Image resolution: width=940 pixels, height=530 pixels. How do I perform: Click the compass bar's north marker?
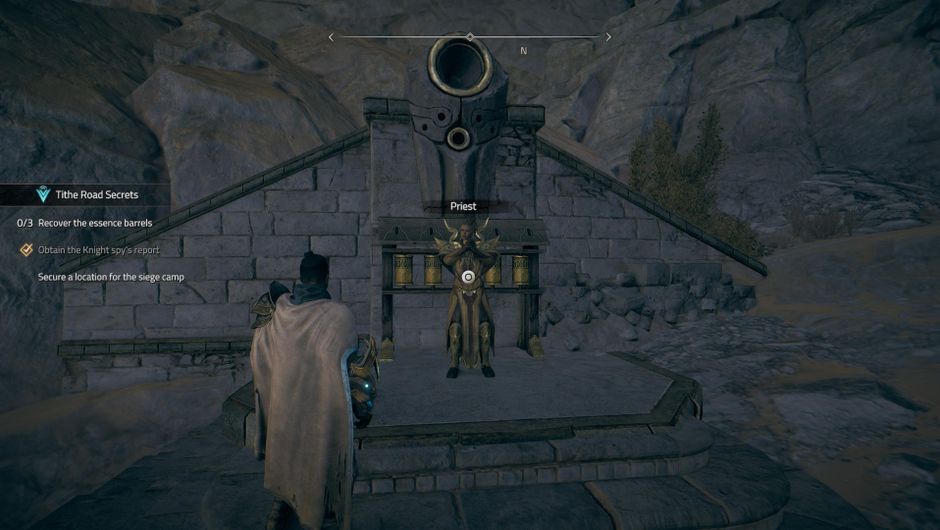click(x=523, y=51)
